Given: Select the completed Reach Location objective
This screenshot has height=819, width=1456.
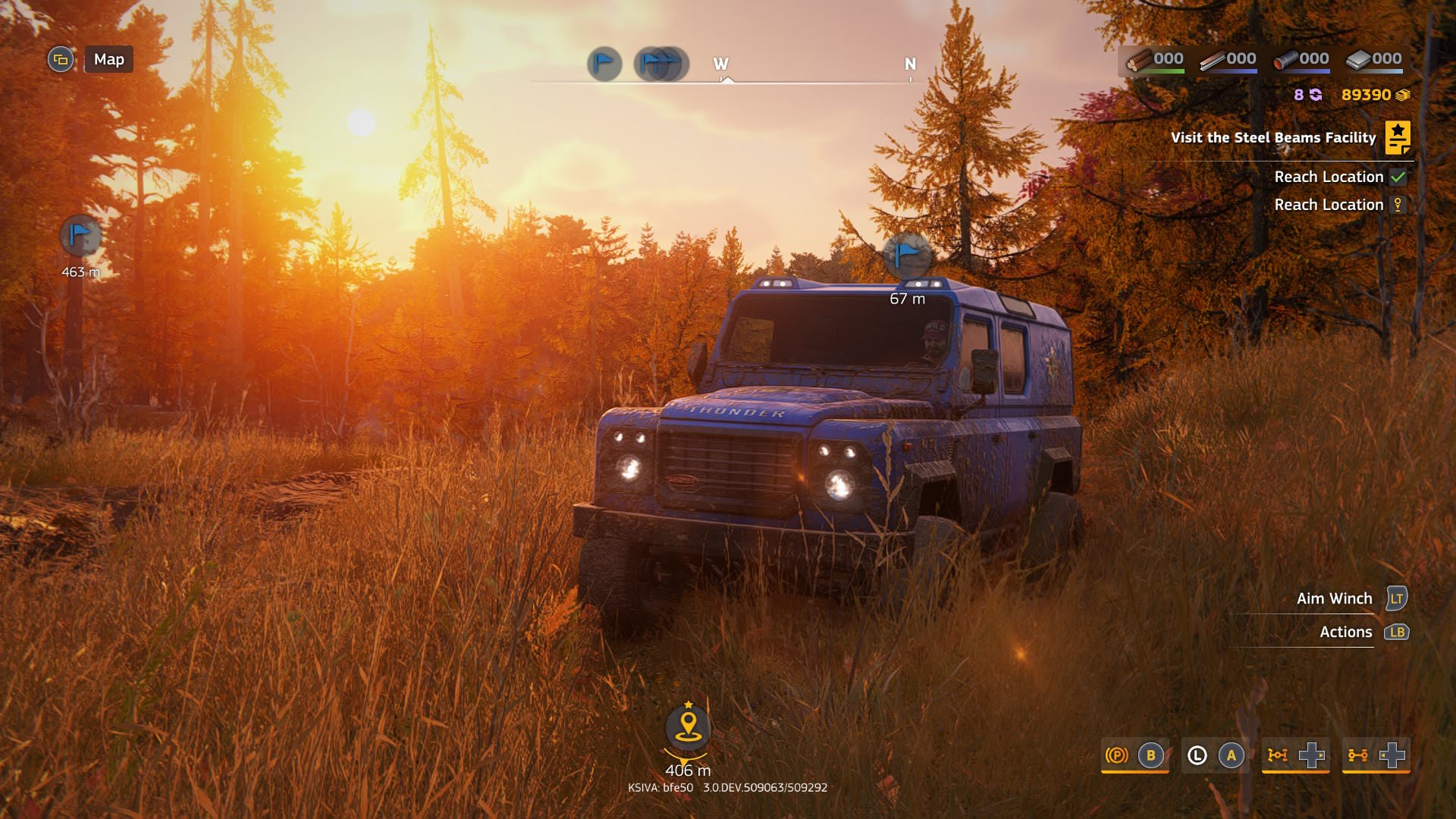Looking at the screenshot, I should 1329,177.
